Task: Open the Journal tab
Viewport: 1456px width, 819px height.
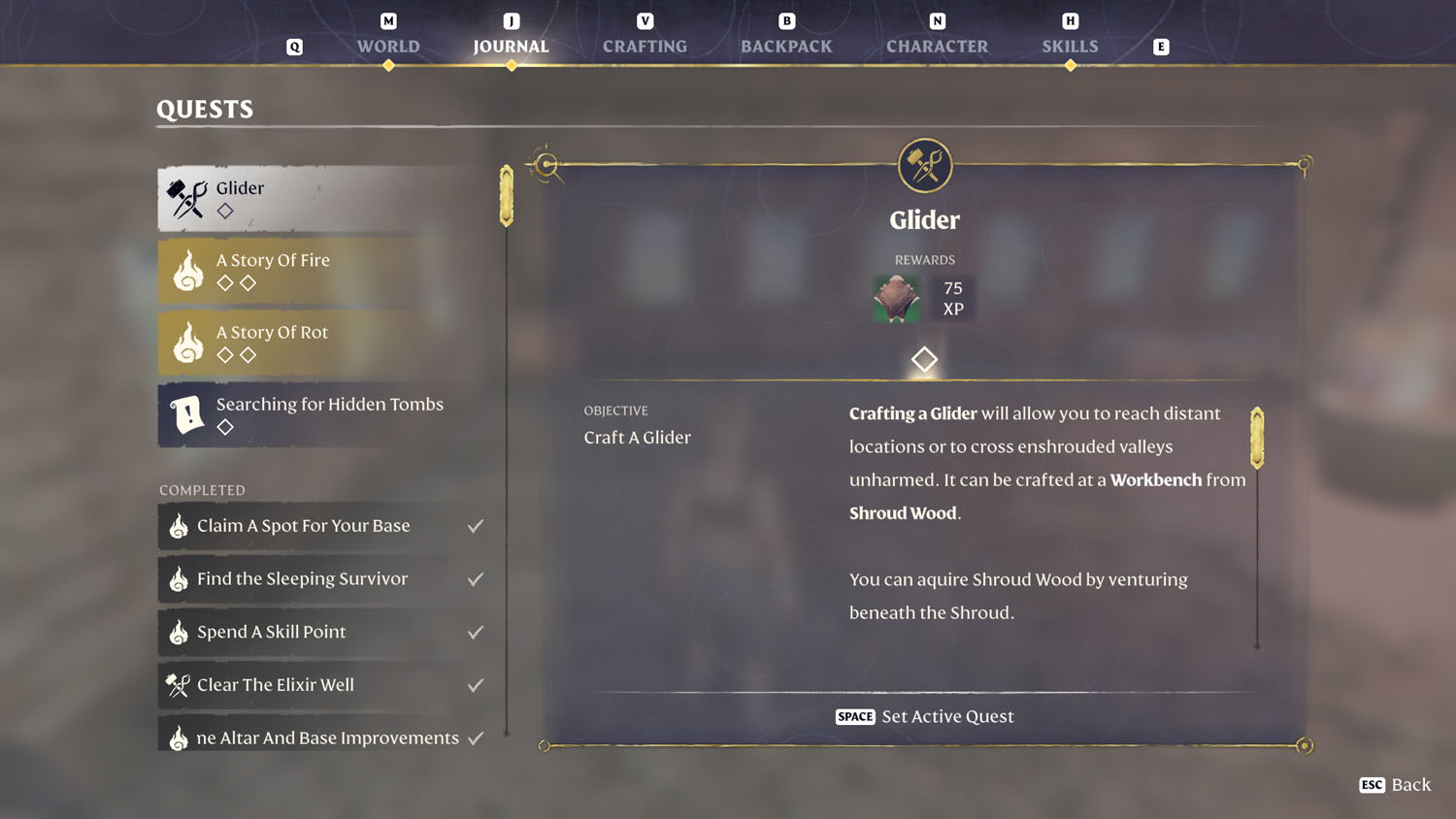Action: [511, 46]
